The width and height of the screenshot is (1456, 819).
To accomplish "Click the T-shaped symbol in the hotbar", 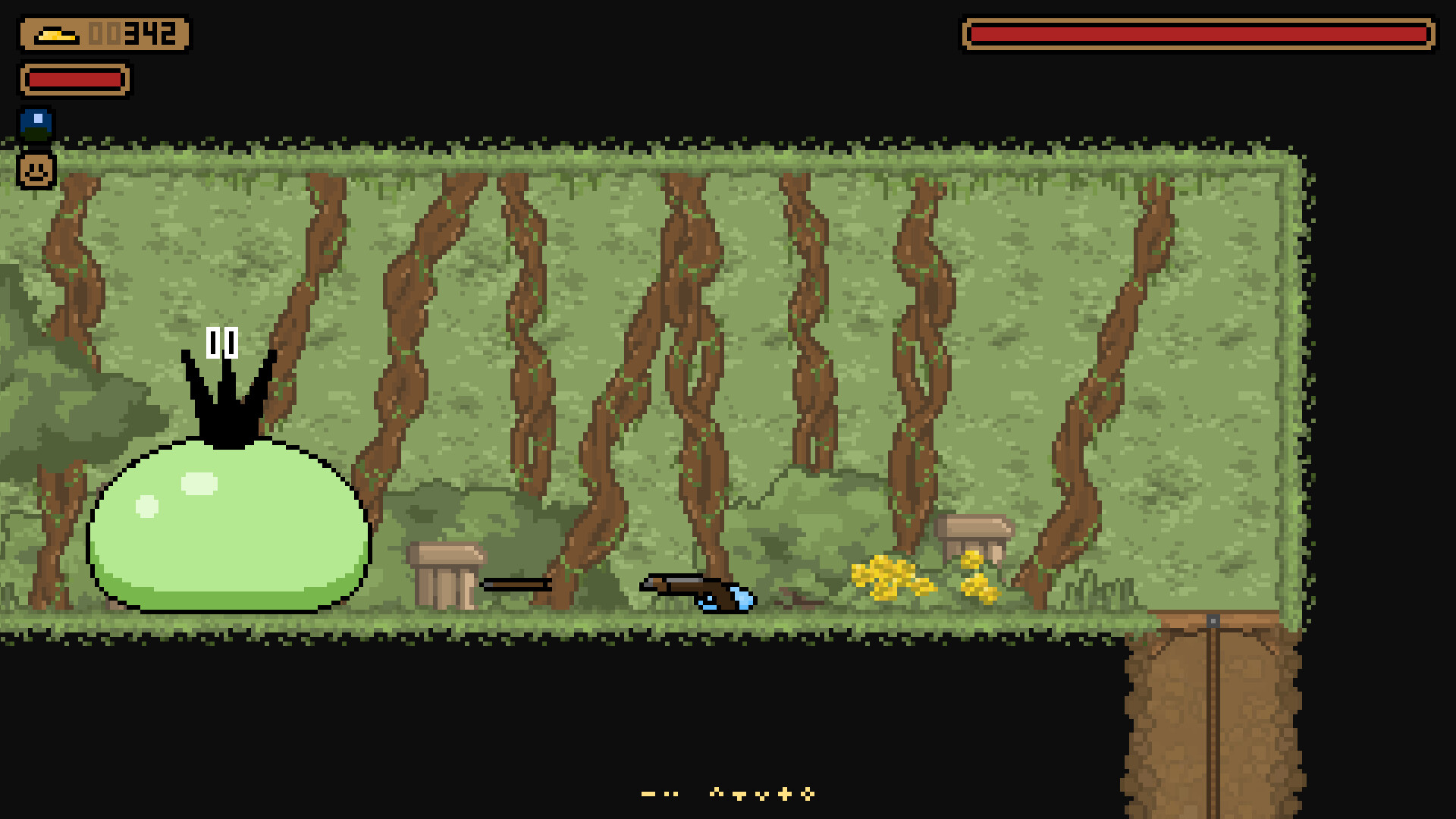I will [x=739, y=795].
